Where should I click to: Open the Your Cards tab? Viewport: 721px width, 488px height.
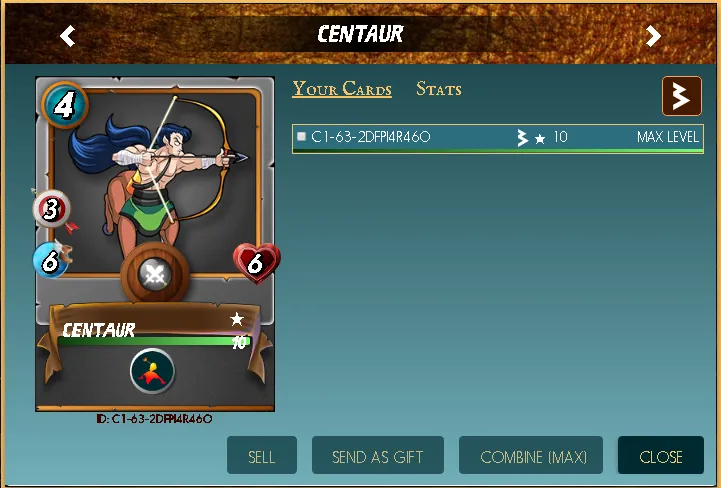(342, 89)
